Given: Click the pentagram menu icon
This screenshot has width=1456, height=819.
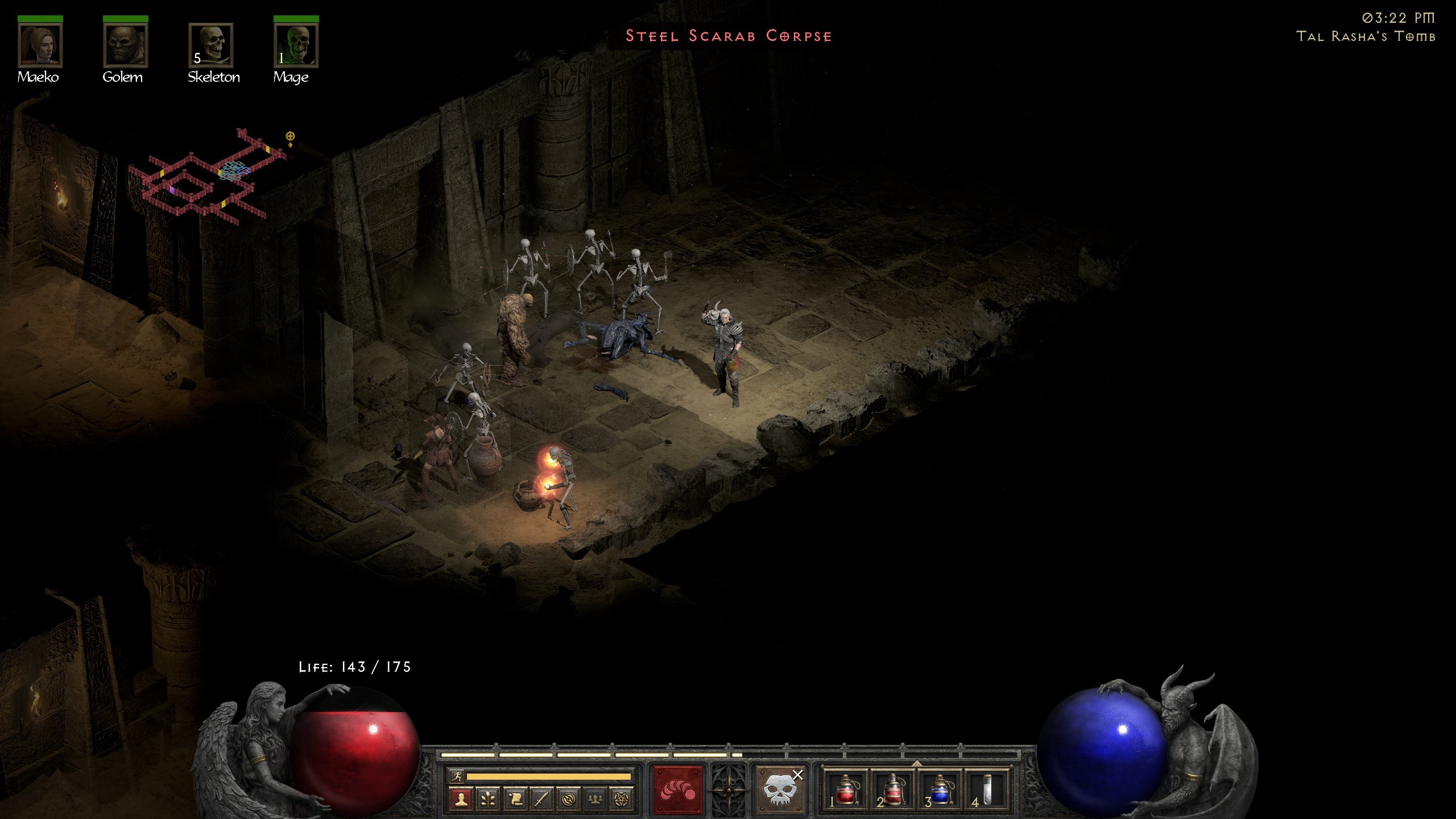Looking at the screenshot, I should pyautogui.click(x=622, y=799).
